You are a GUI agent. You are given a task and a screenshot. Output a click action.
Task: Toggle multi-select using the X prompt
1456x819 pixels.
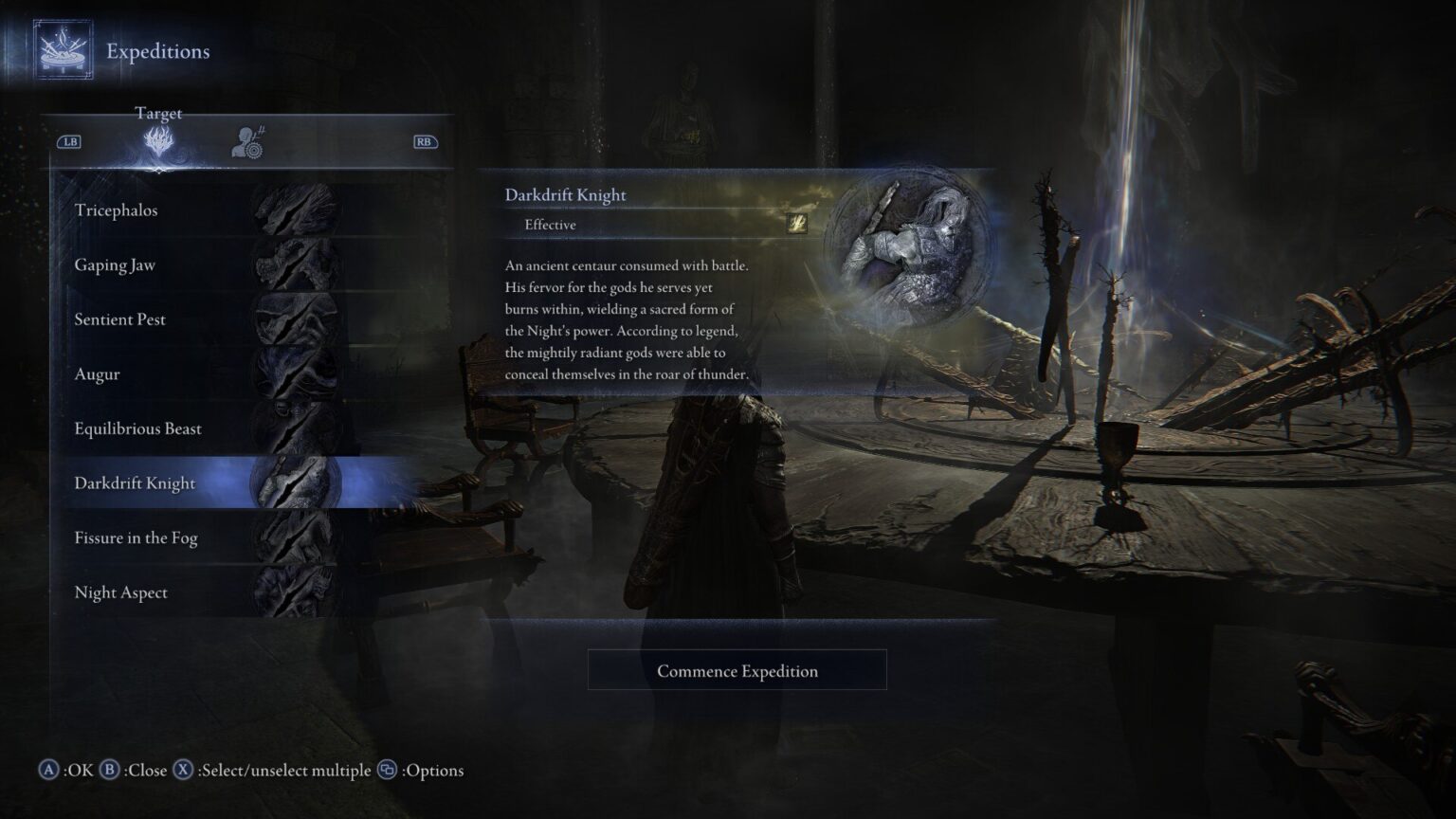click(180, 771)
